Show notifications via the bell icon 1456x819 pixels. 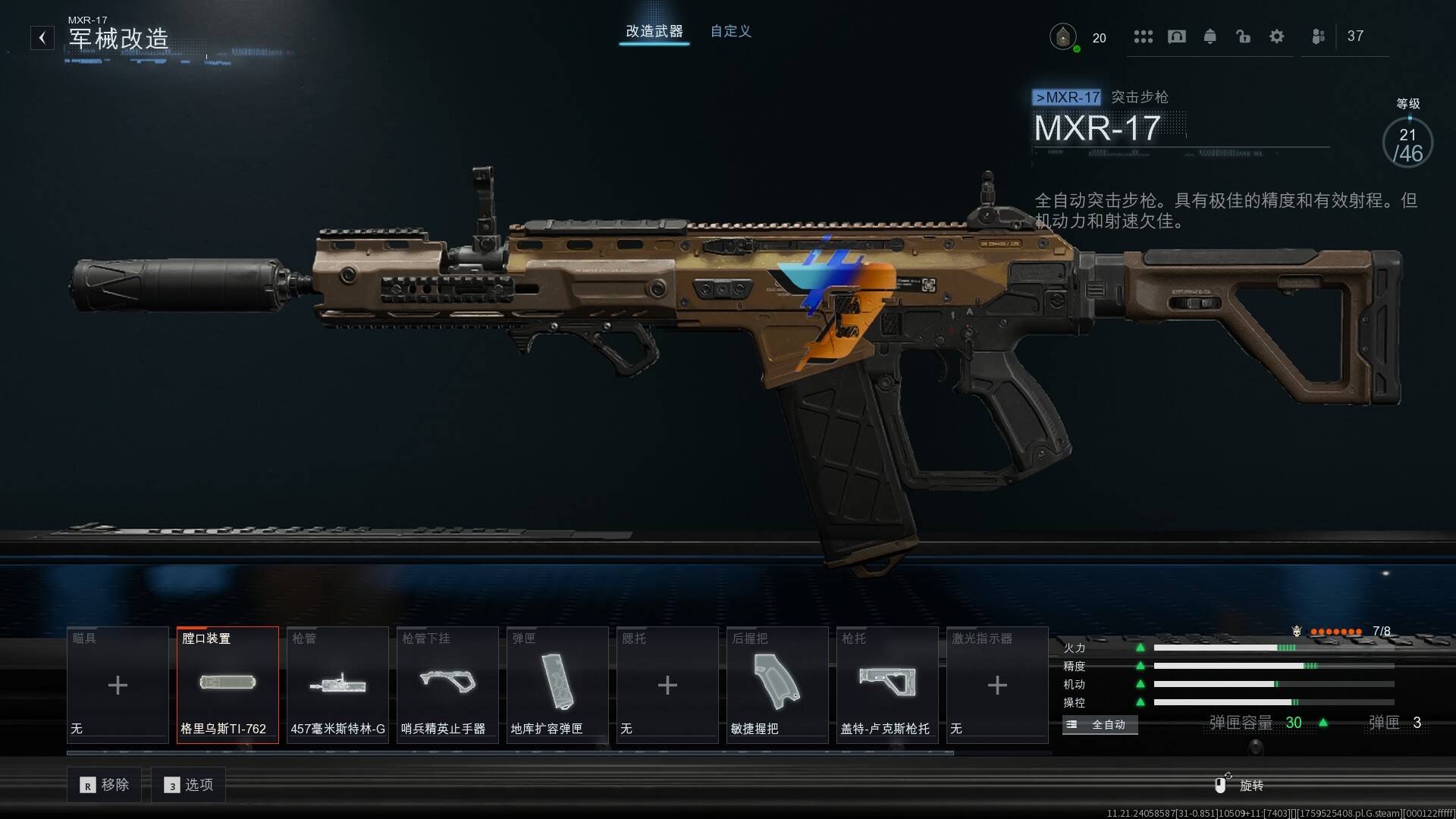[x=1210, y=36]
